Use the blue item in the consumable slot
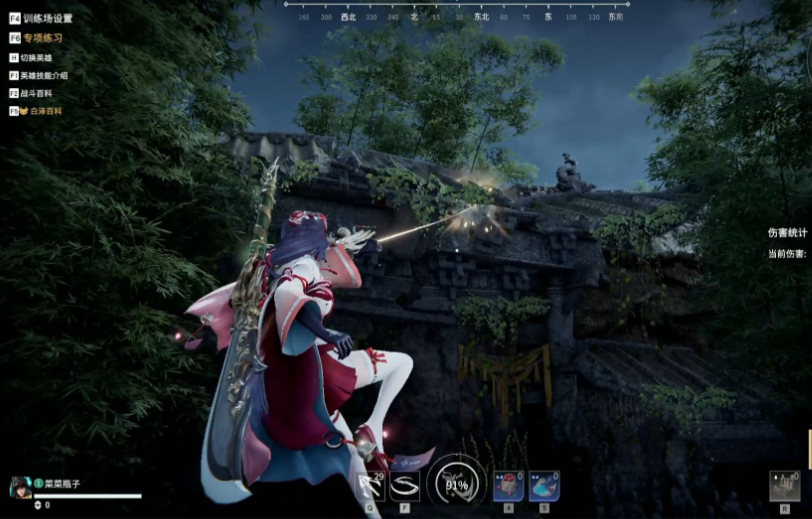 [x=544, y=486]
